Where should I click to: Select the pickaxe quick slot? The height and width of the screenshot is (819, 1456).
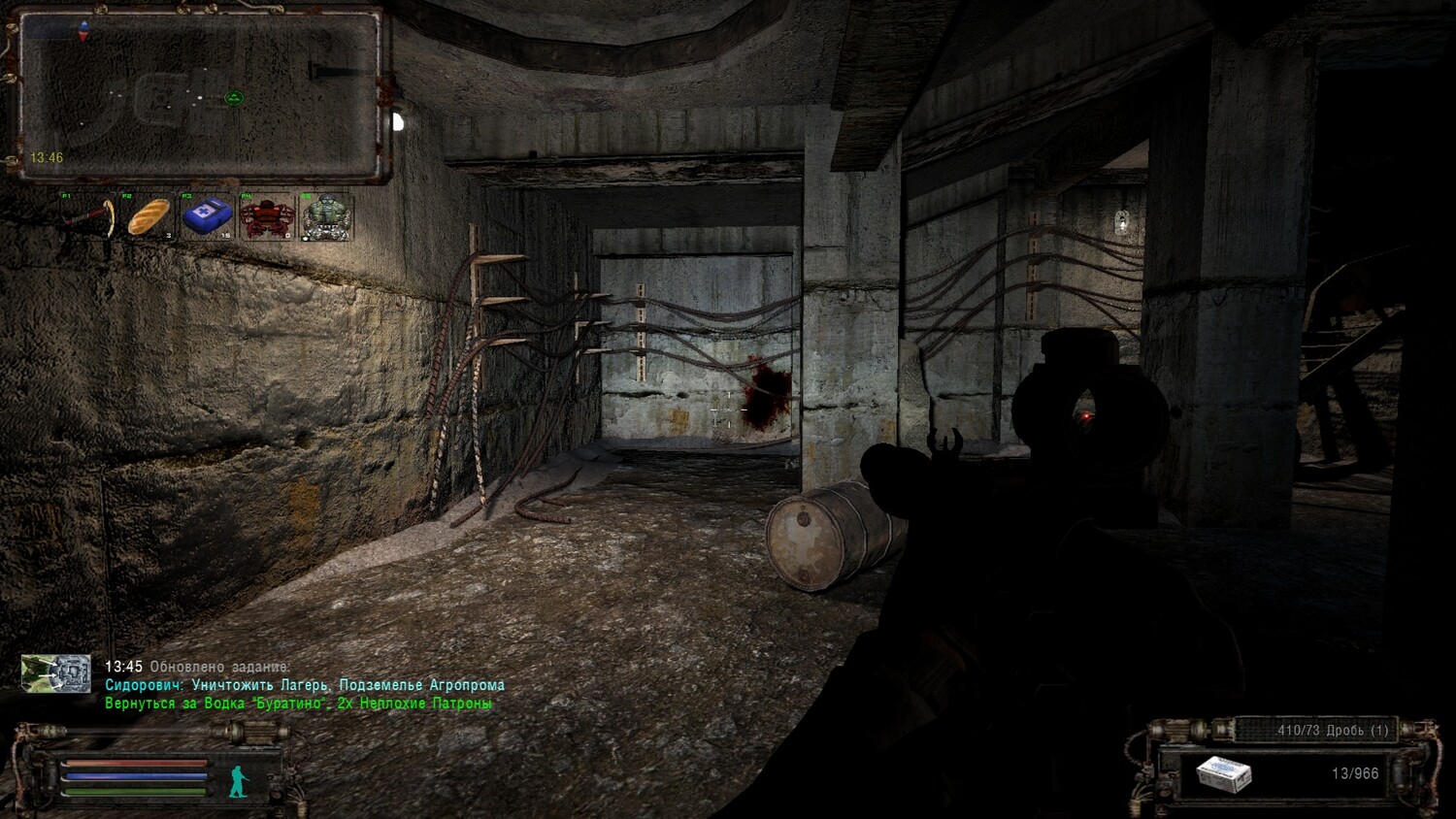coord(89,217)
